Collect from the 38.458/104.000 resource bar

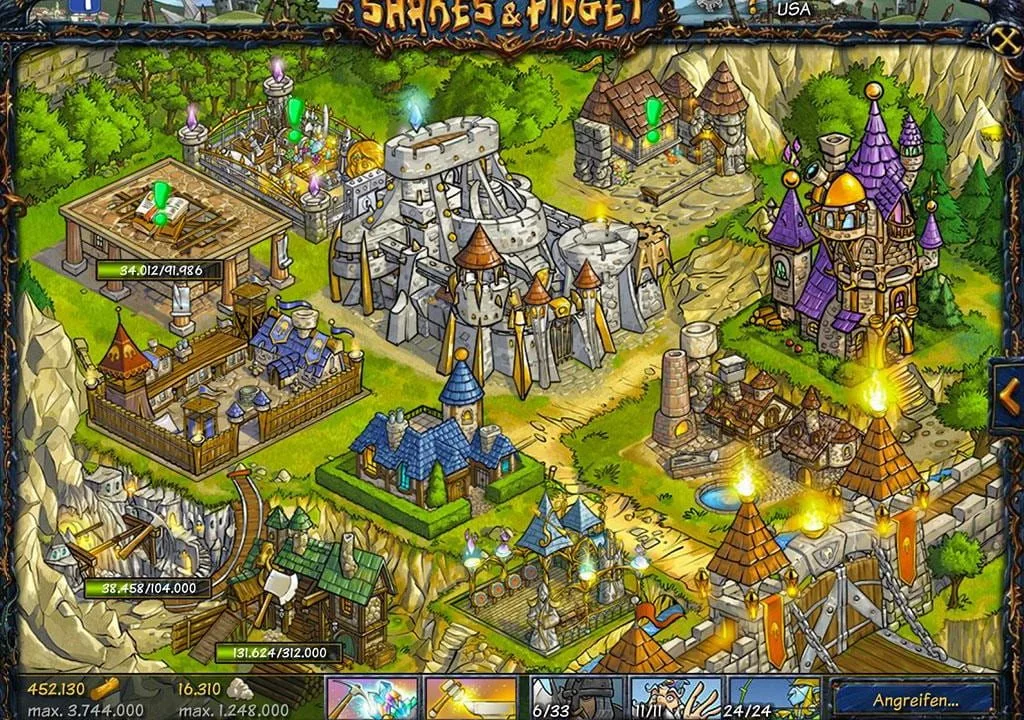(148, 588)
